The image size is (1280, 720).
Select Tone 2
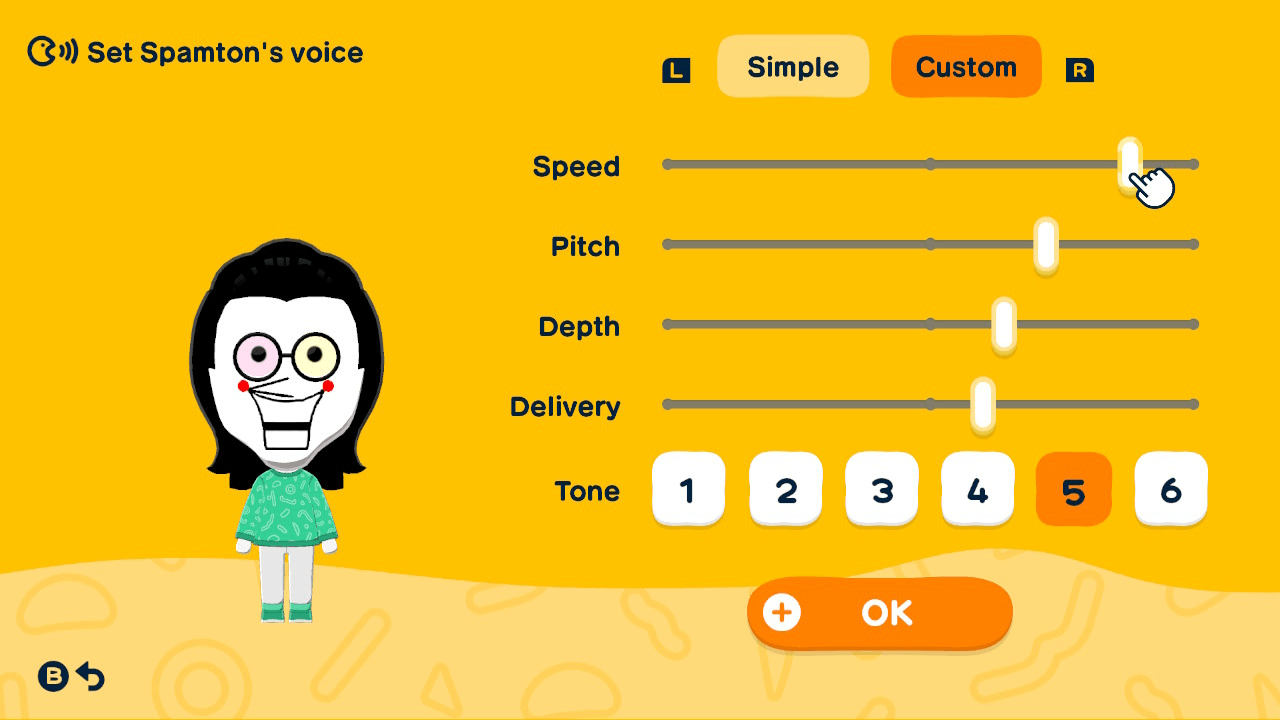pyautogui.click(x=785, y=489)
